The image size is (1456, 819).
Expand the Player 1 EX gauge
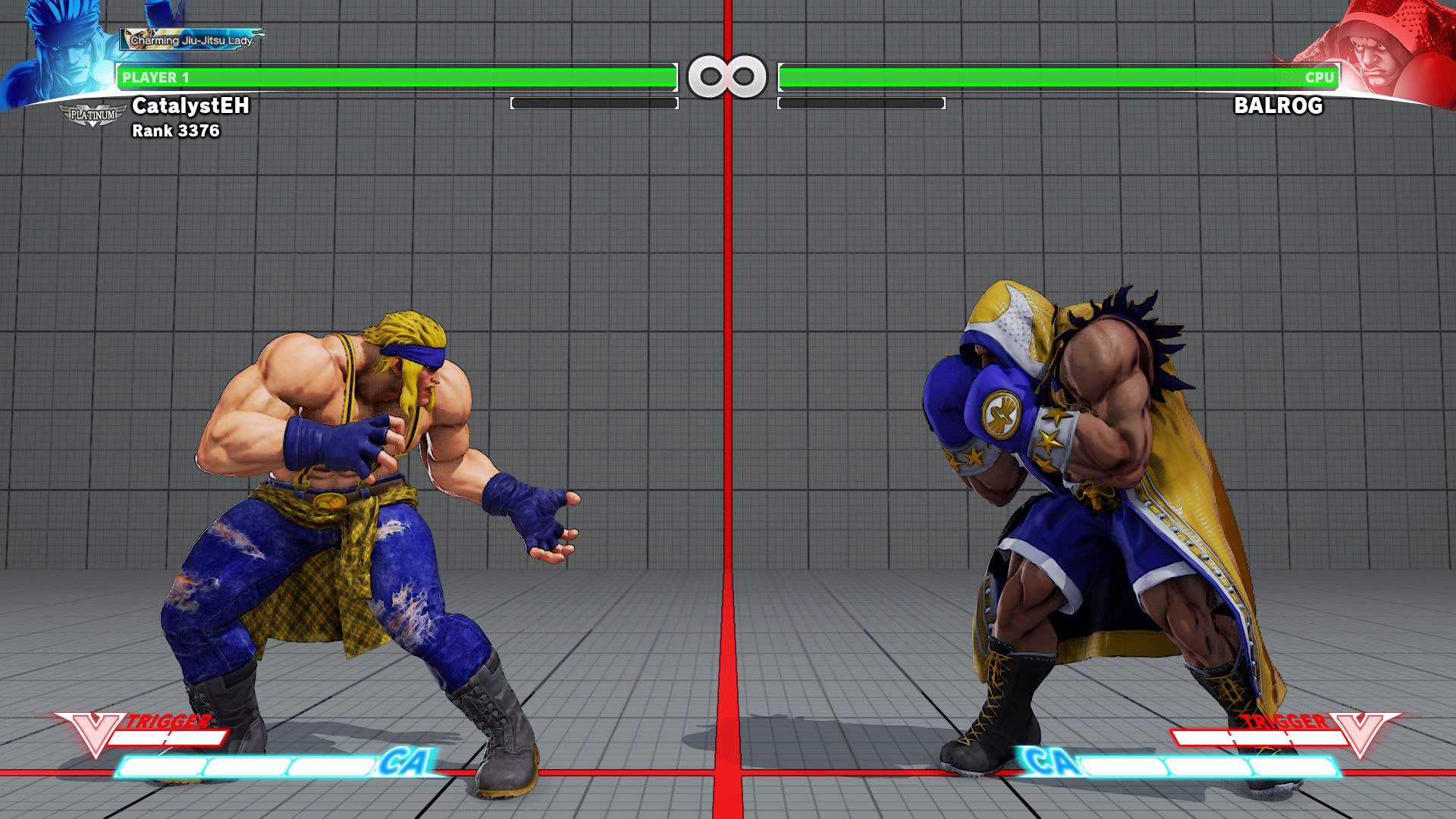pyautogui.click(x=594, y=102)
